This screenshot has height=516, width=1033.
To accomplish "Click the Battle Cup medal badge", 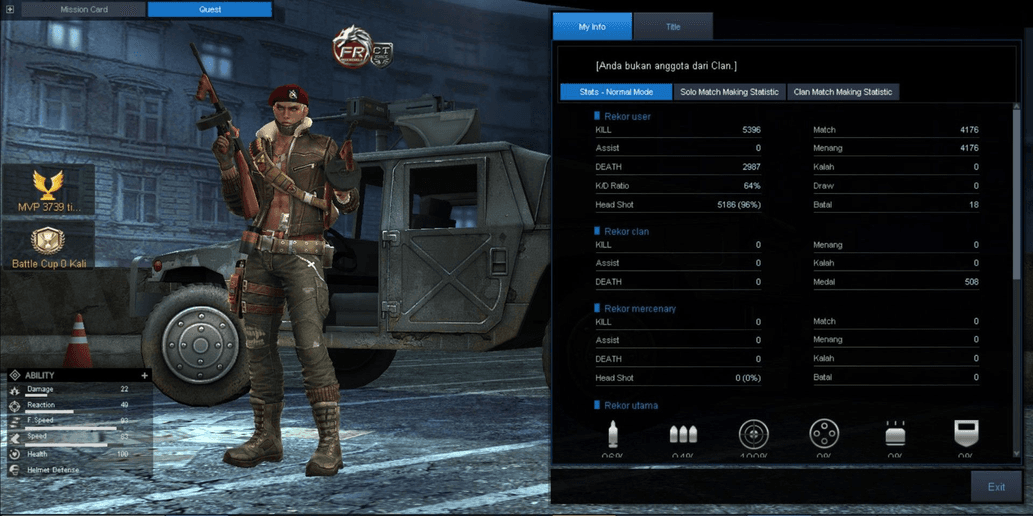I will point(47,241).
